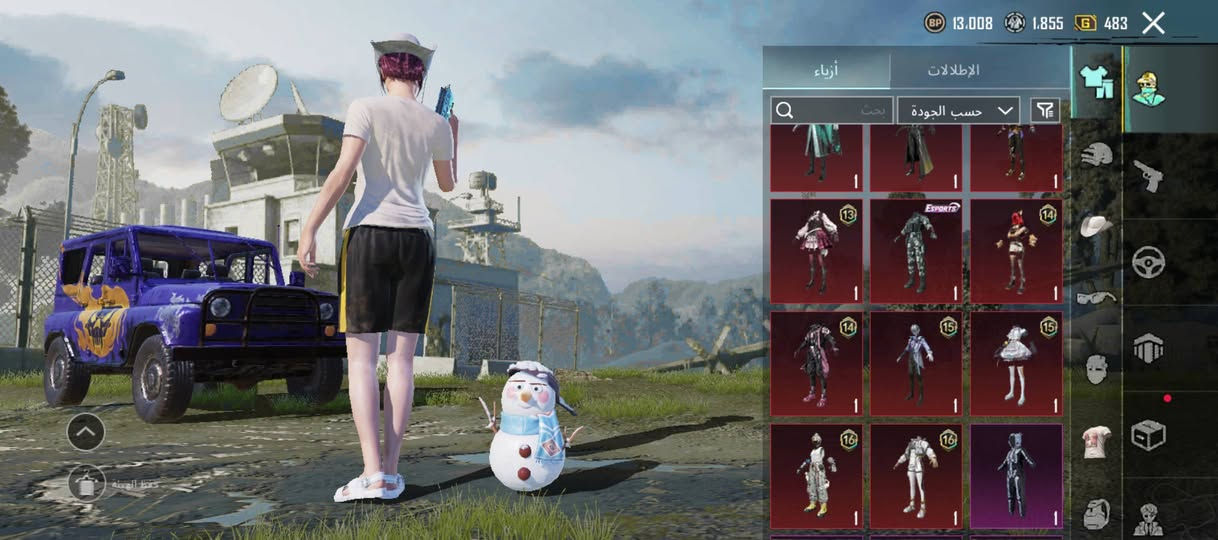This screenshot has height=540, width=1218.
Task: Open the filter funnel button
Action: [x=1045, y=110]
